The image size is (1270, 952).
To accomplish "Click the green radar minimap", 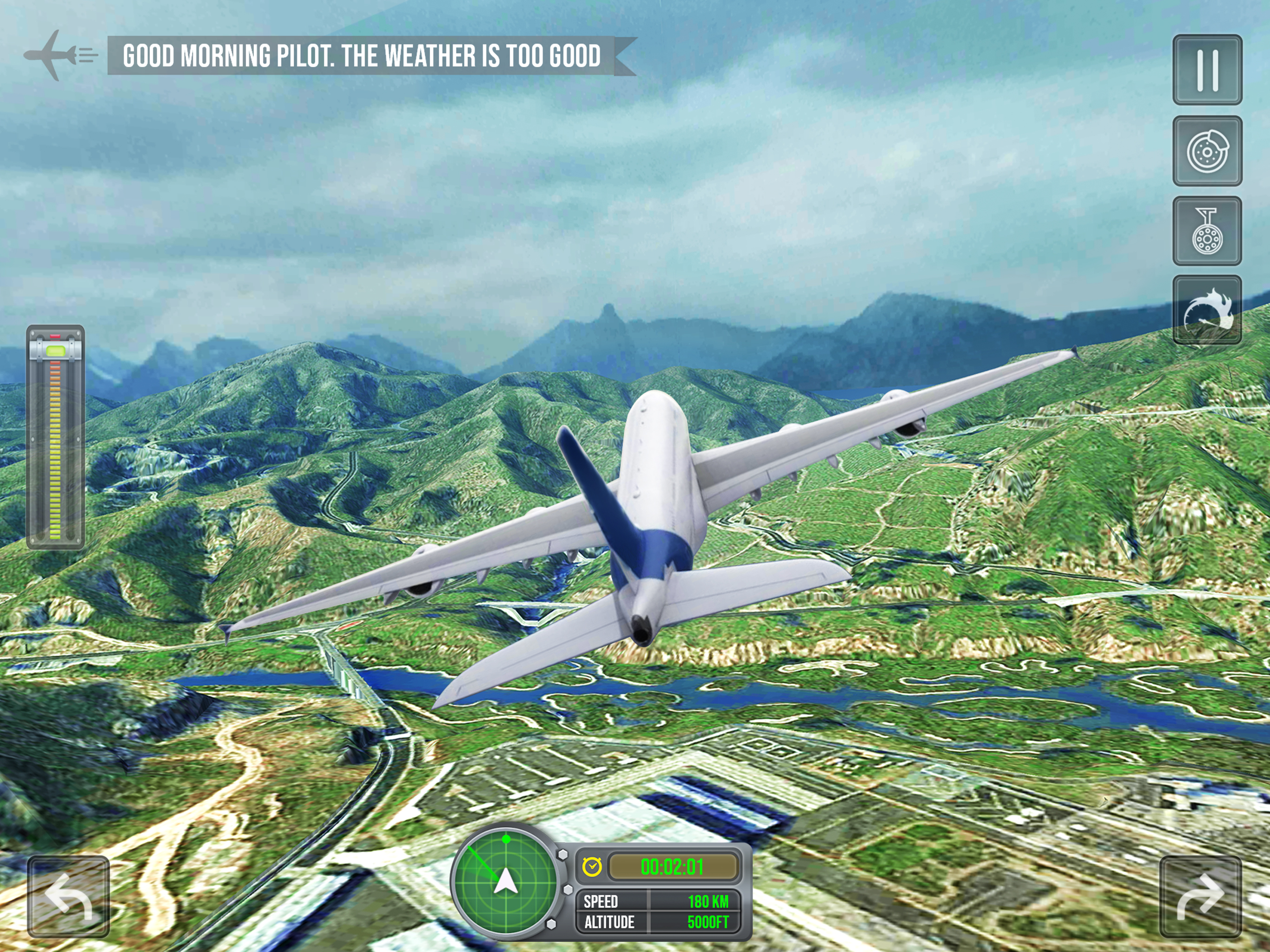I will tap(505, 881).
